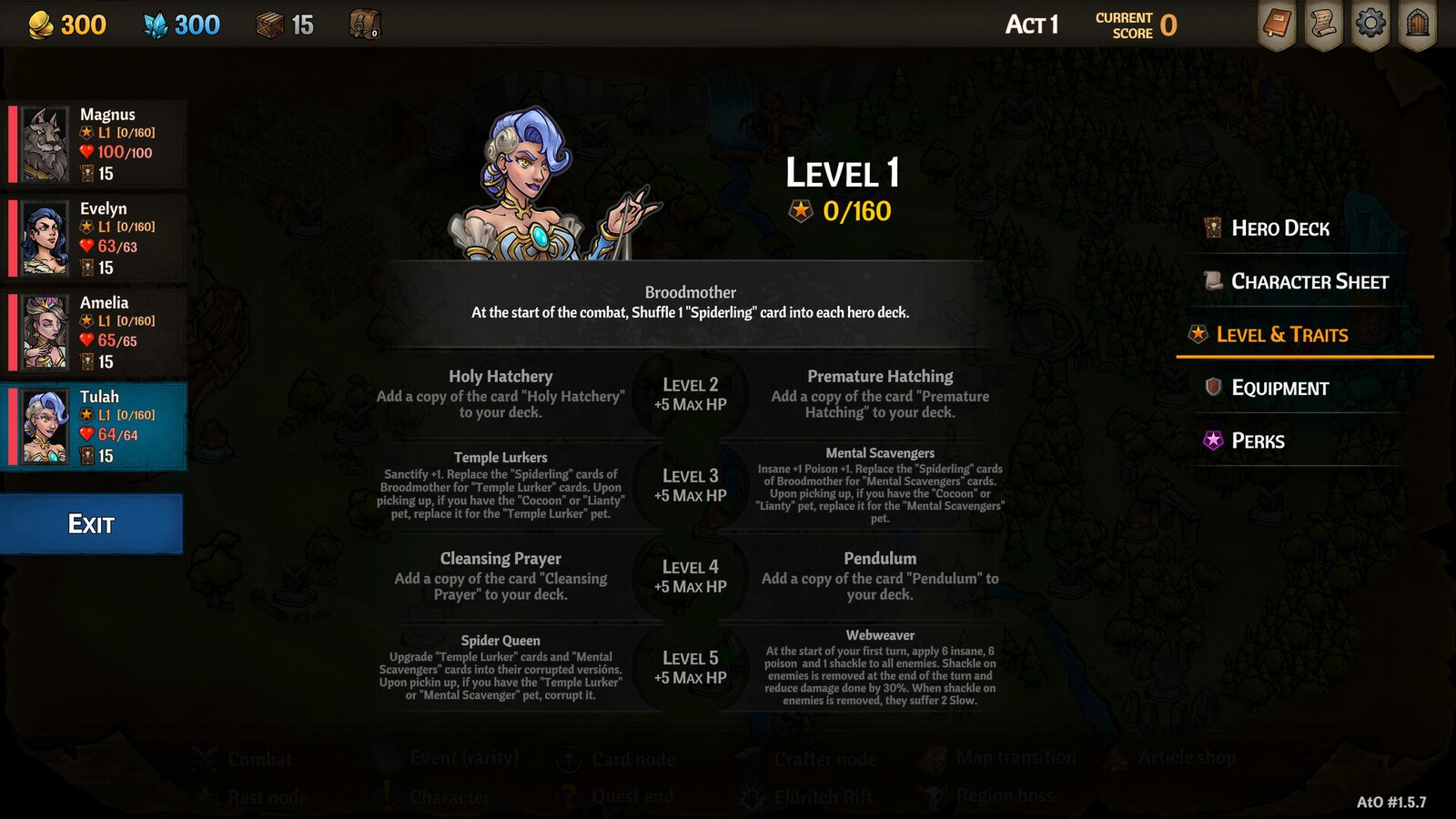Click the backpack icon in resource bar
This screenshot has height=819, width=1456.
click(x=365, y=25)
